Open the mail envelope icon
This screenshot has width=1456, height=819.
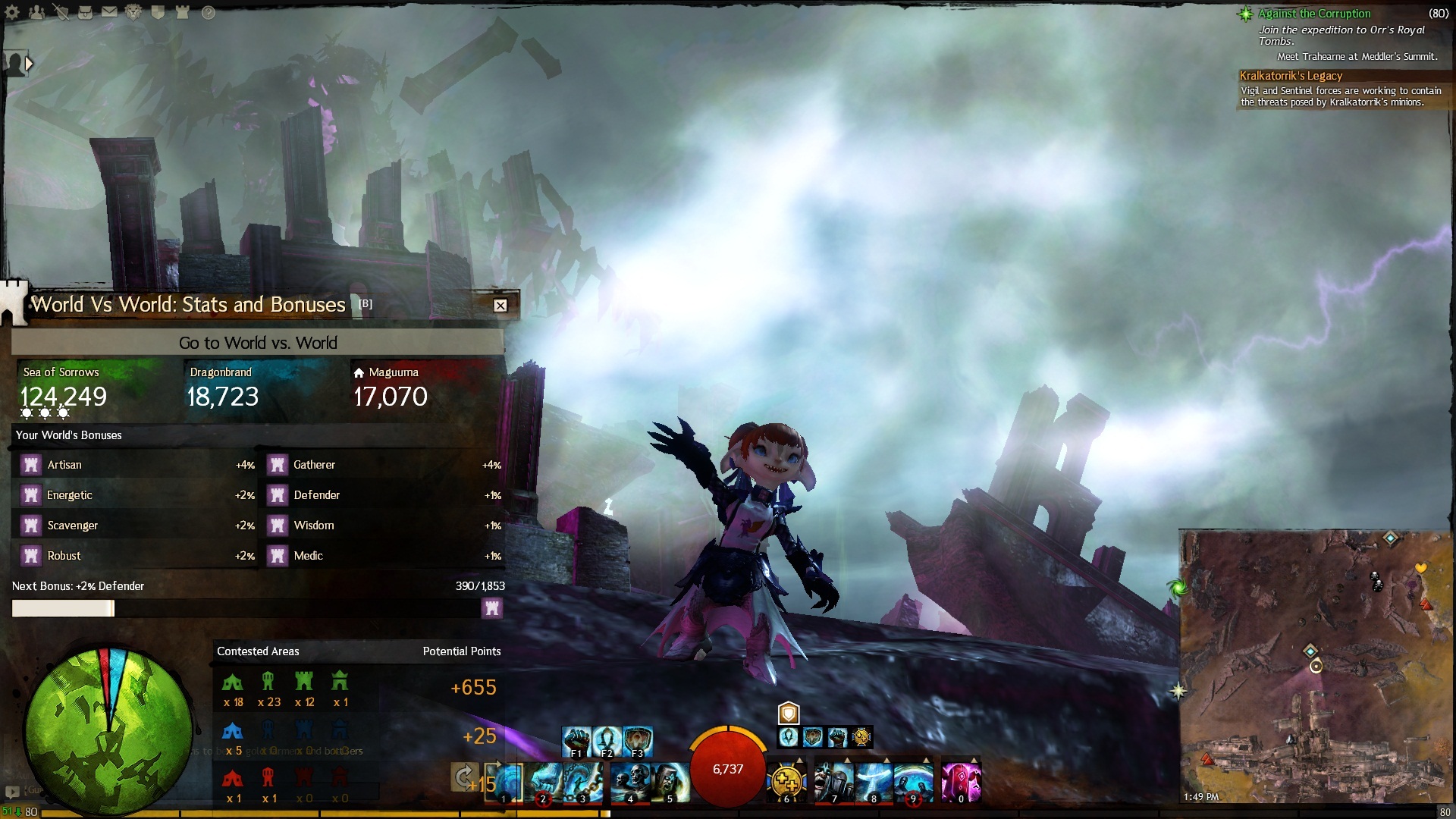pyautogui.click(x=110, y=12)
